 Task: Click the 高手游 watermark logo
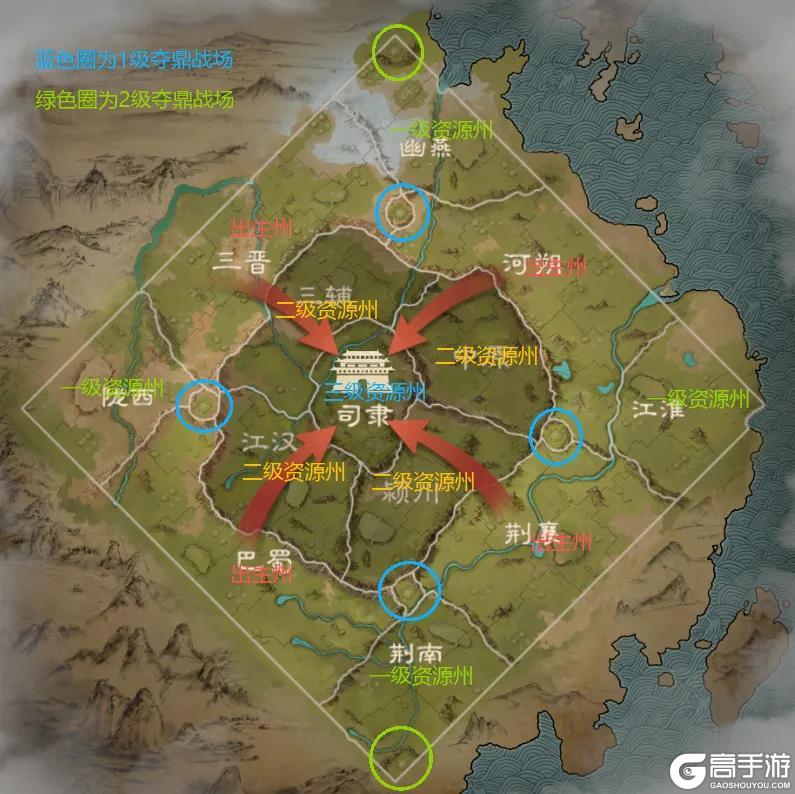(x=725, y=767)
